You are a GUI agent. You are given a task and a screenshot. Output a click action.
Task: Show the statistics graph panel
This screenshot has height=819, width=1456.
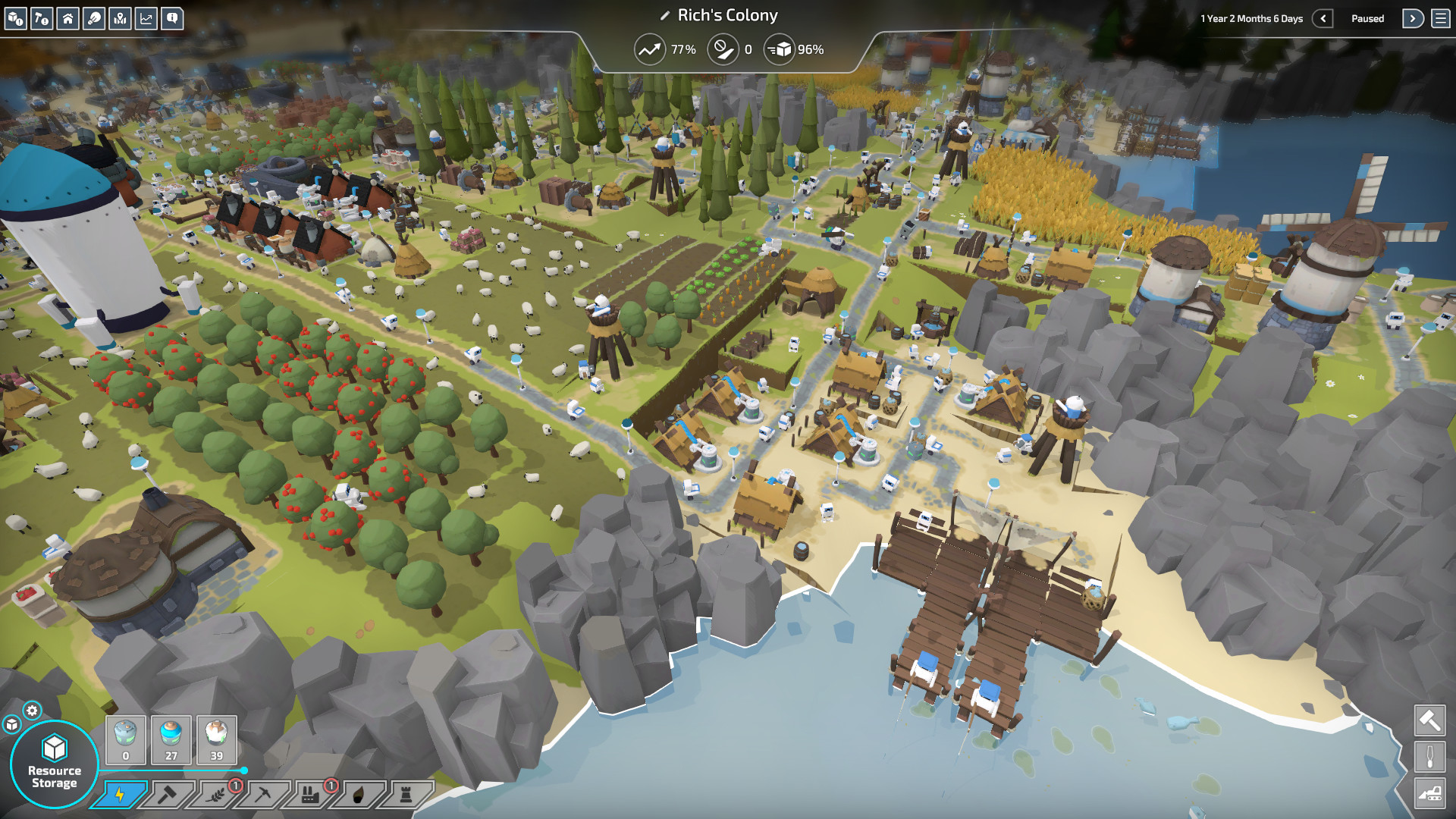146,18
